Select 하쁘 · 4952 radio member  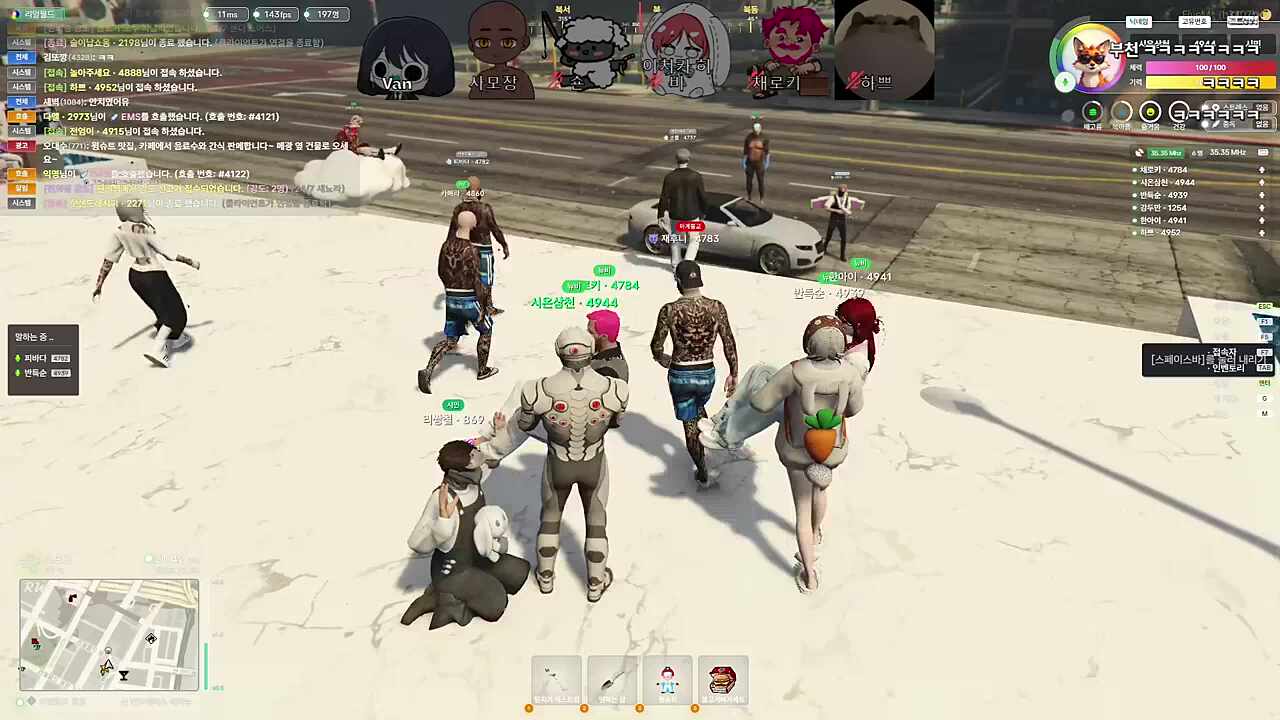(x=1160, y=233)
